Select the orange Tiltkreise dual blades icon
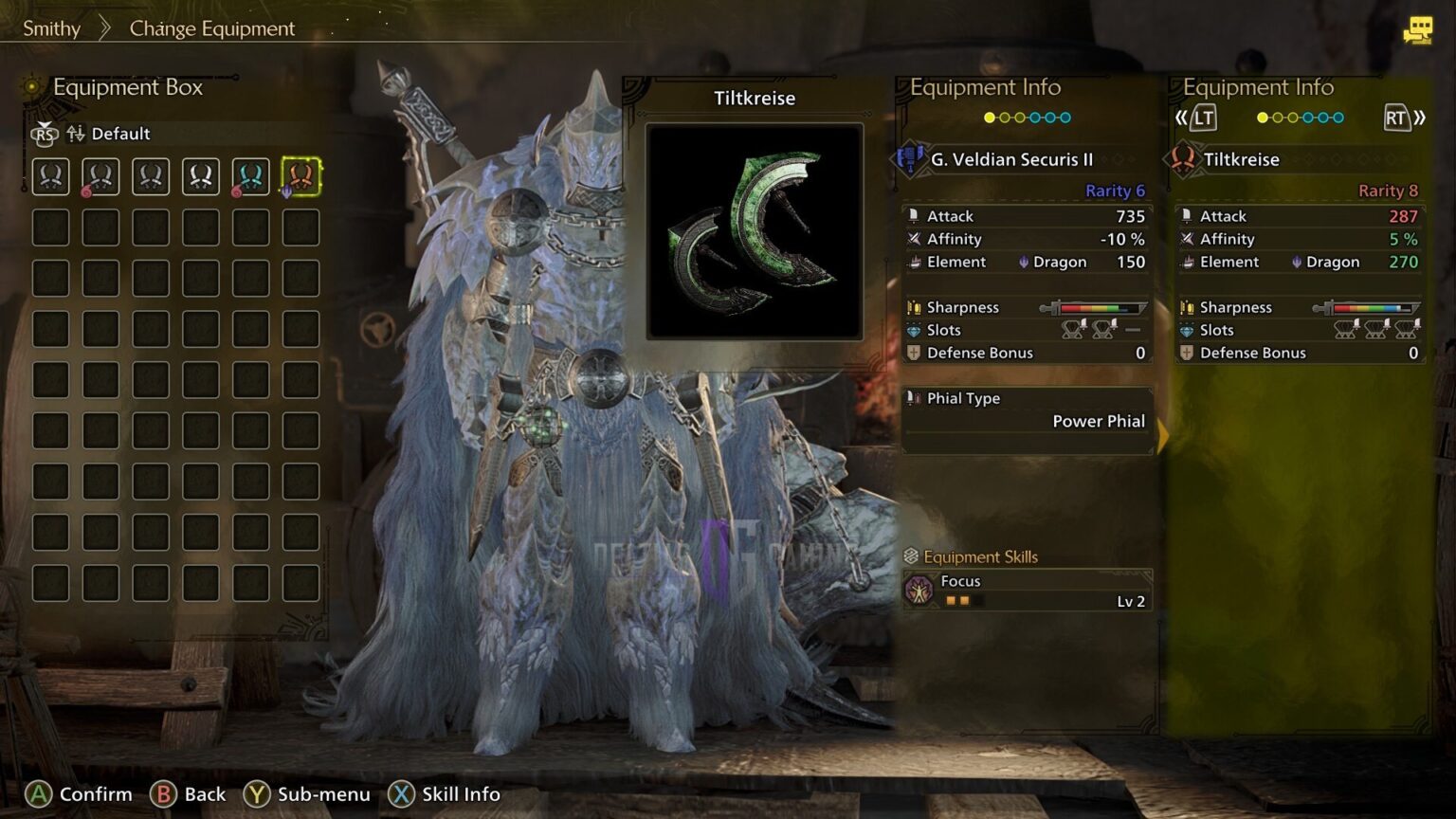 [x=301, y=175]
